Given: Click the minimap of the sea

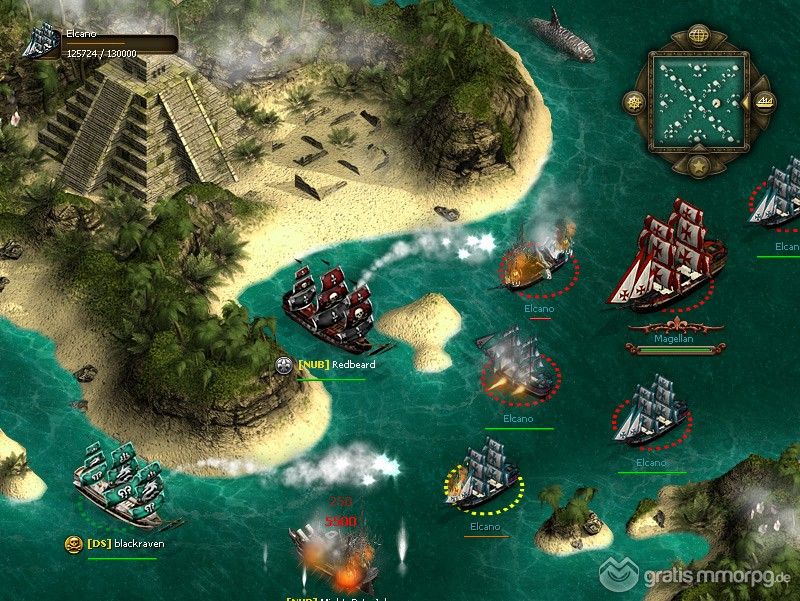Looking at the screenshot, I should click(698, 101).
